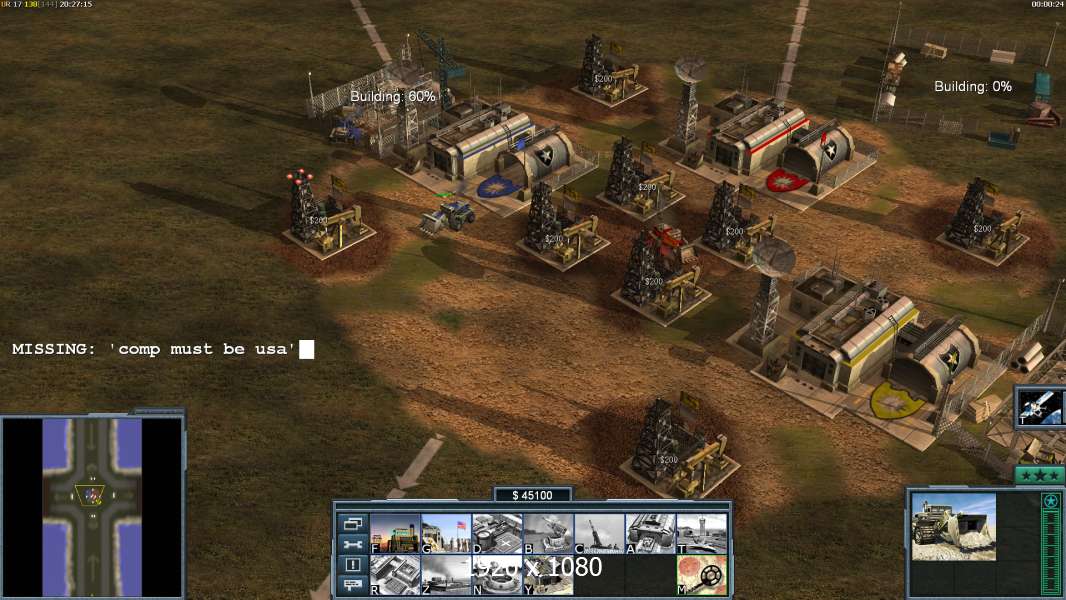
Task: Activate the satellite power shortcut icon
Action: (x=1040, y=408)
